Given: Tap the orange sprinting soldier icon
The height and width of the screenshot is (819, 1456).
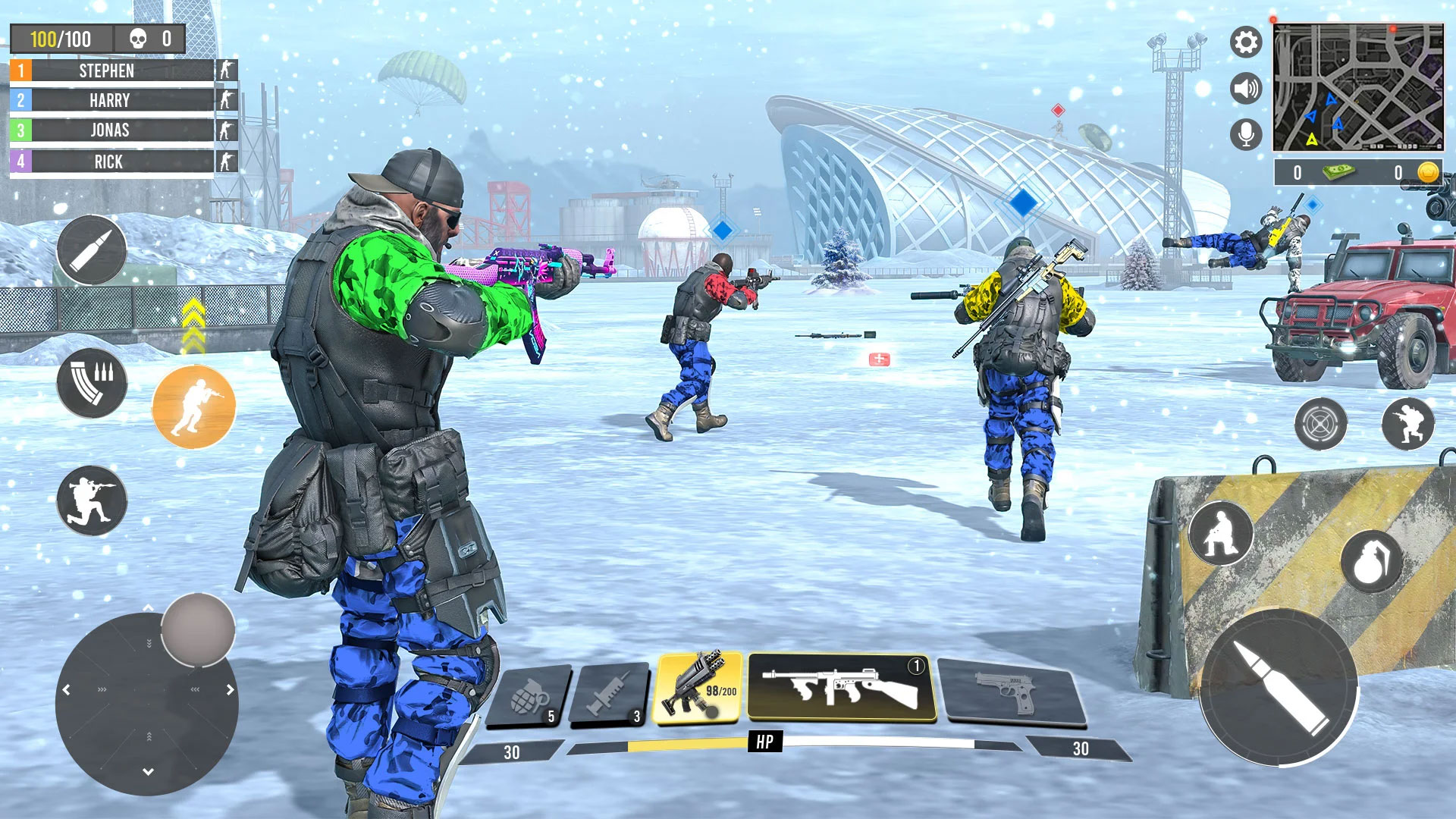Looking at the screenshot, I should (x=194, y=406).
